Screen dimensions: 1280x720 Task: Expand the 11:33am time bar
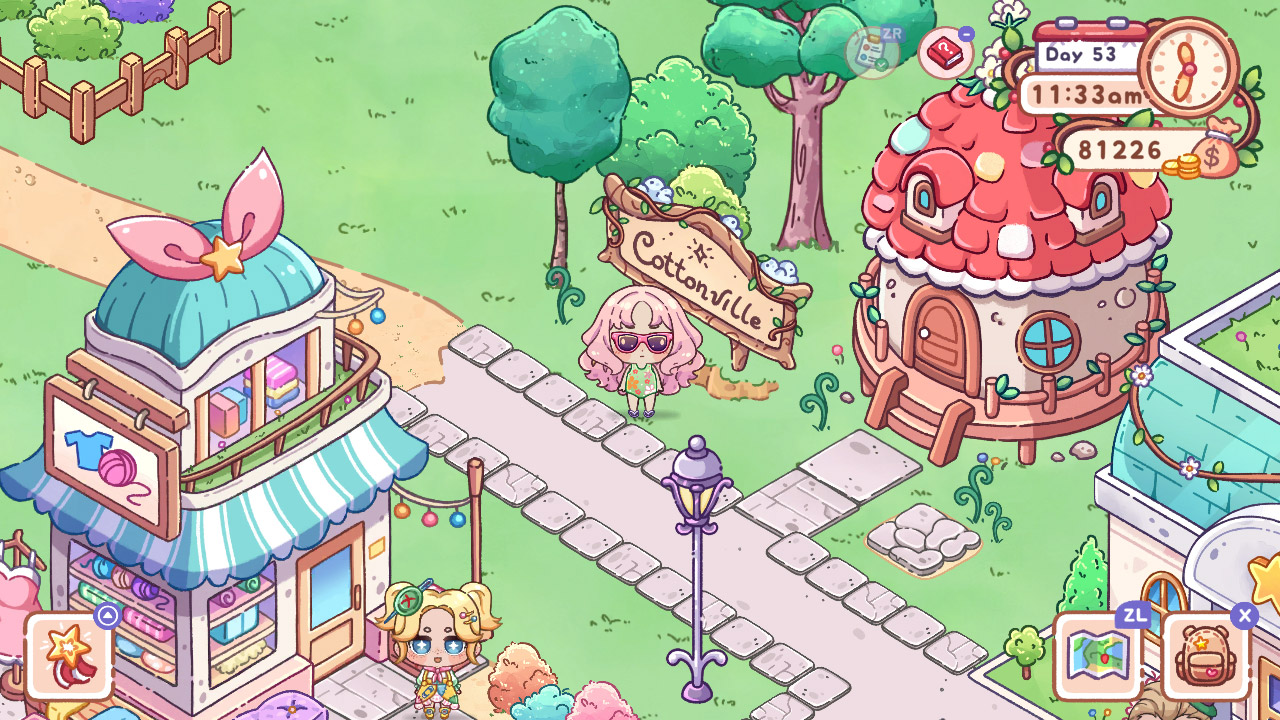(1087, 95)
